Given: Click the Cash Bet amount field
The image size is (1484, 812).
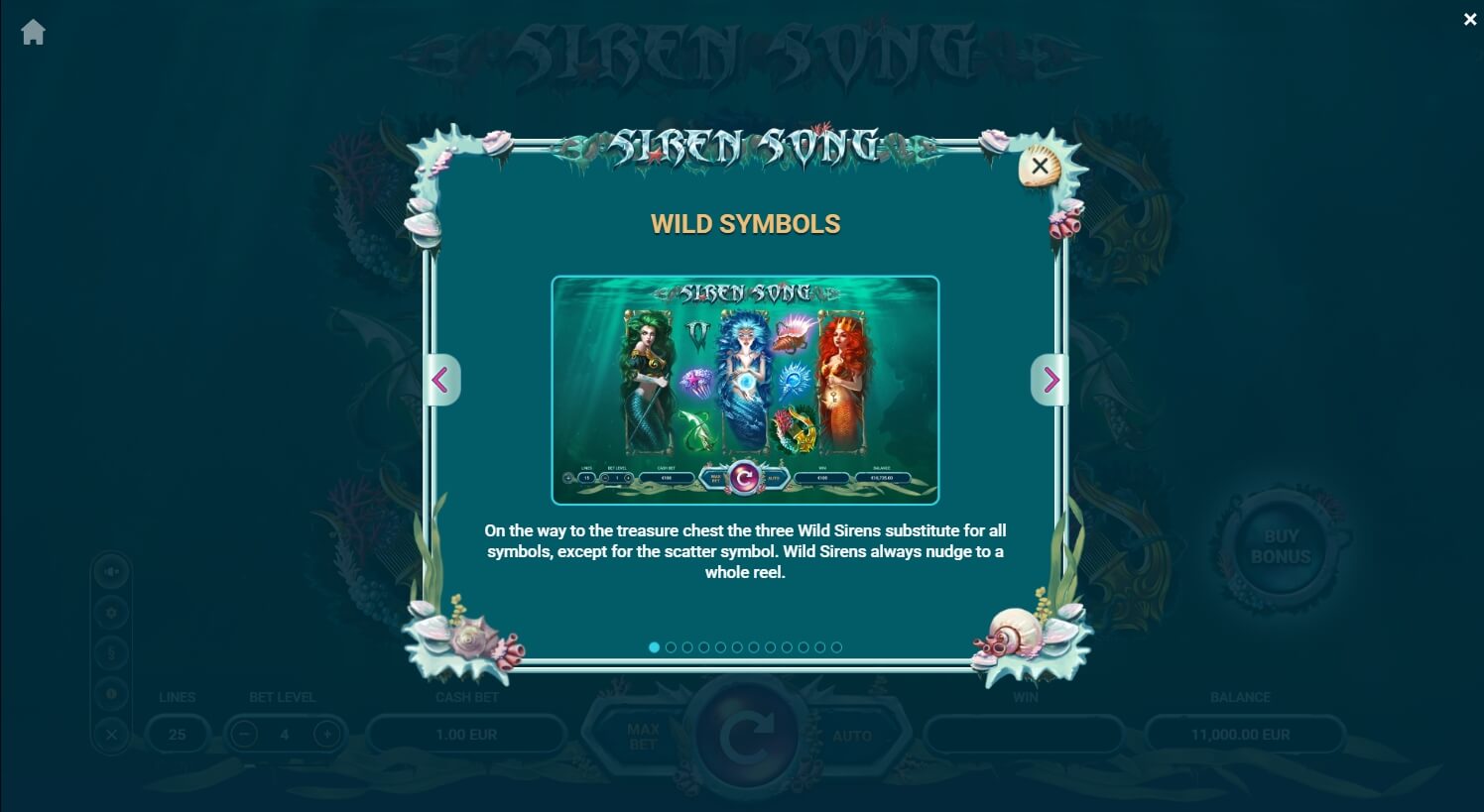Looking at the screenshot, I should 466,735.
